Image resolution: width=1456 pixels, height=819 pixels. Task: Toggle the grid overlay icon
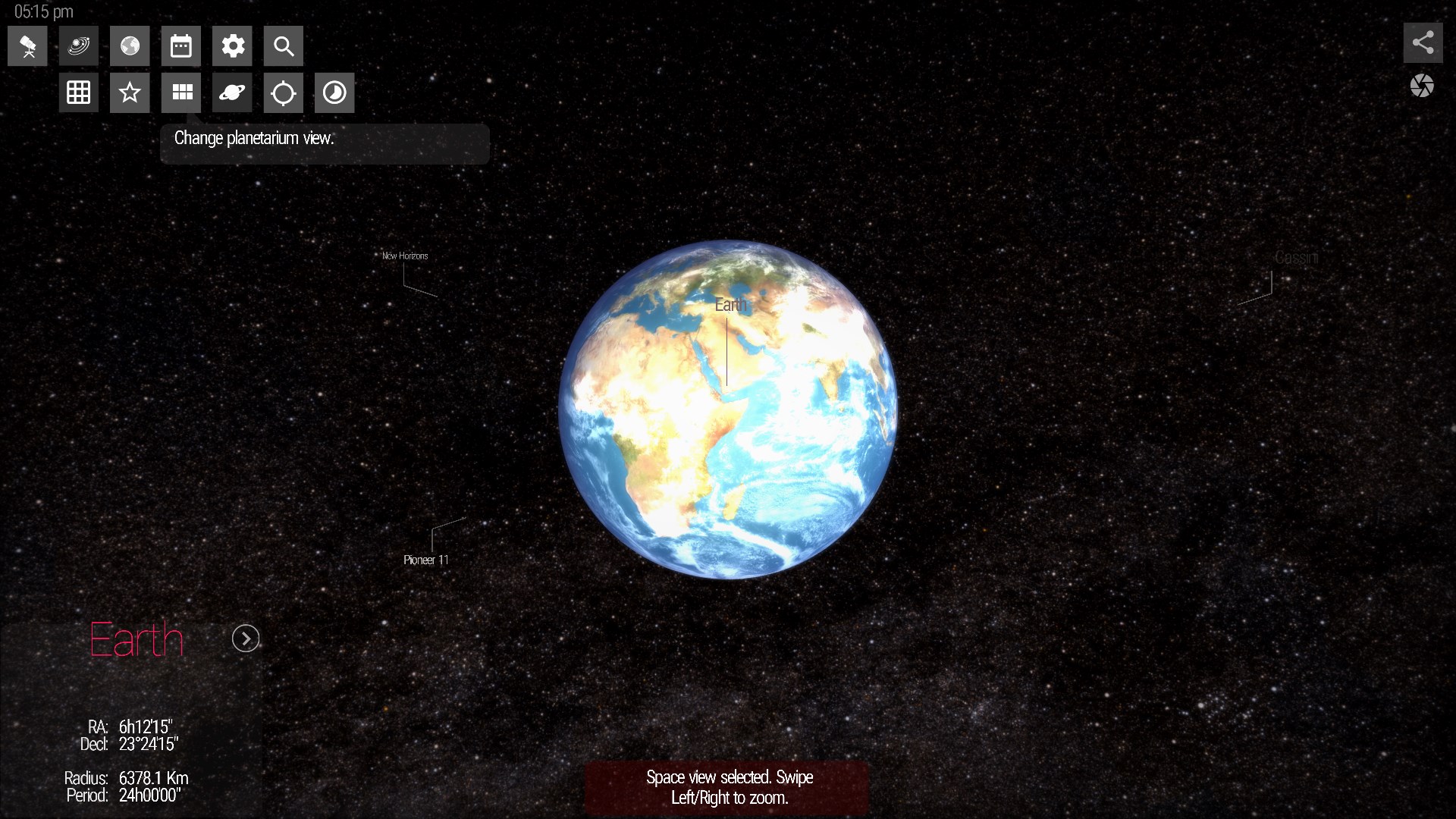click(78, 93)
